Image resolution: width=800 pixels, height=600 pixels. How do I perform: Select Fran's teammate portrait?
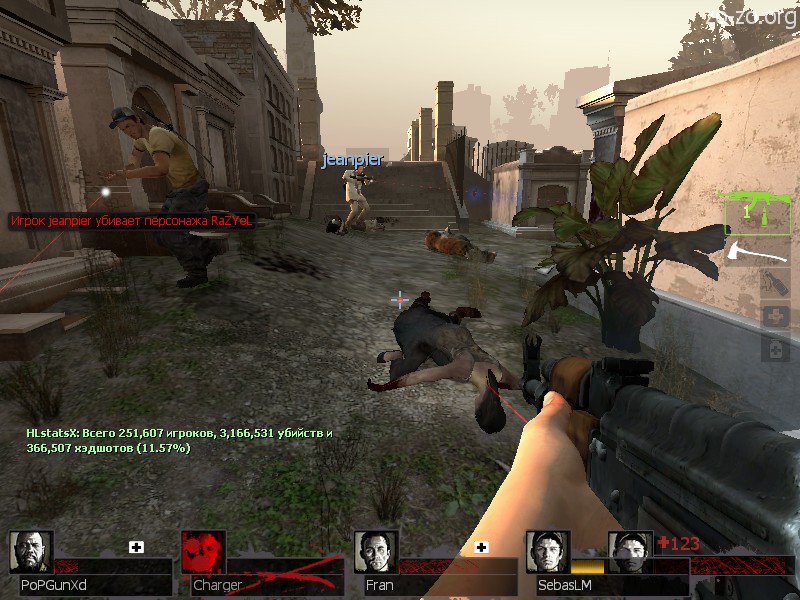point(376,553)
